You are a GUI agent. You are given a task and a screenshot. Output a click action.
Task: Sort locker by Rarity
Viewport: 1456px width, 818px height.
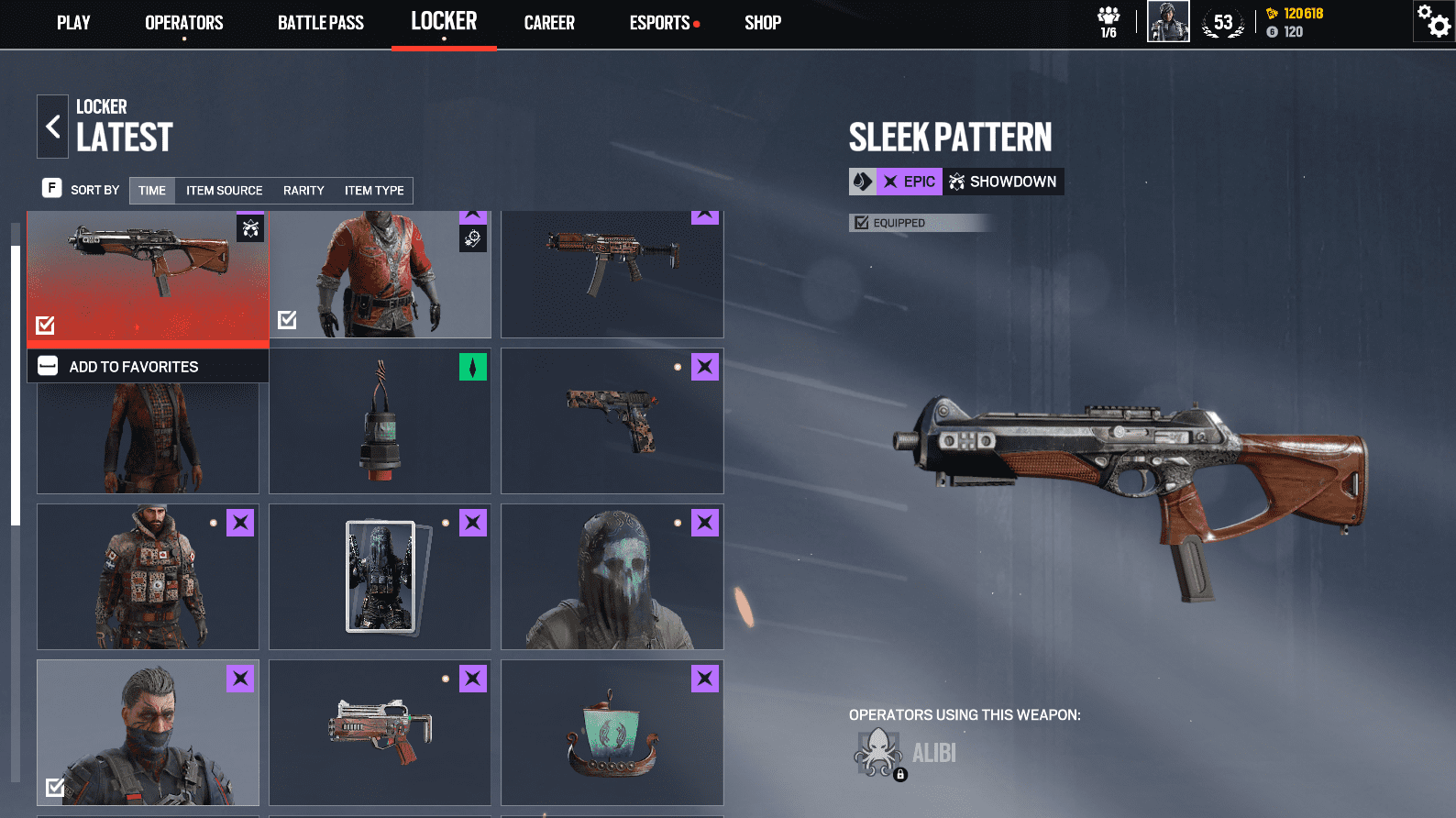click(303, 191)
